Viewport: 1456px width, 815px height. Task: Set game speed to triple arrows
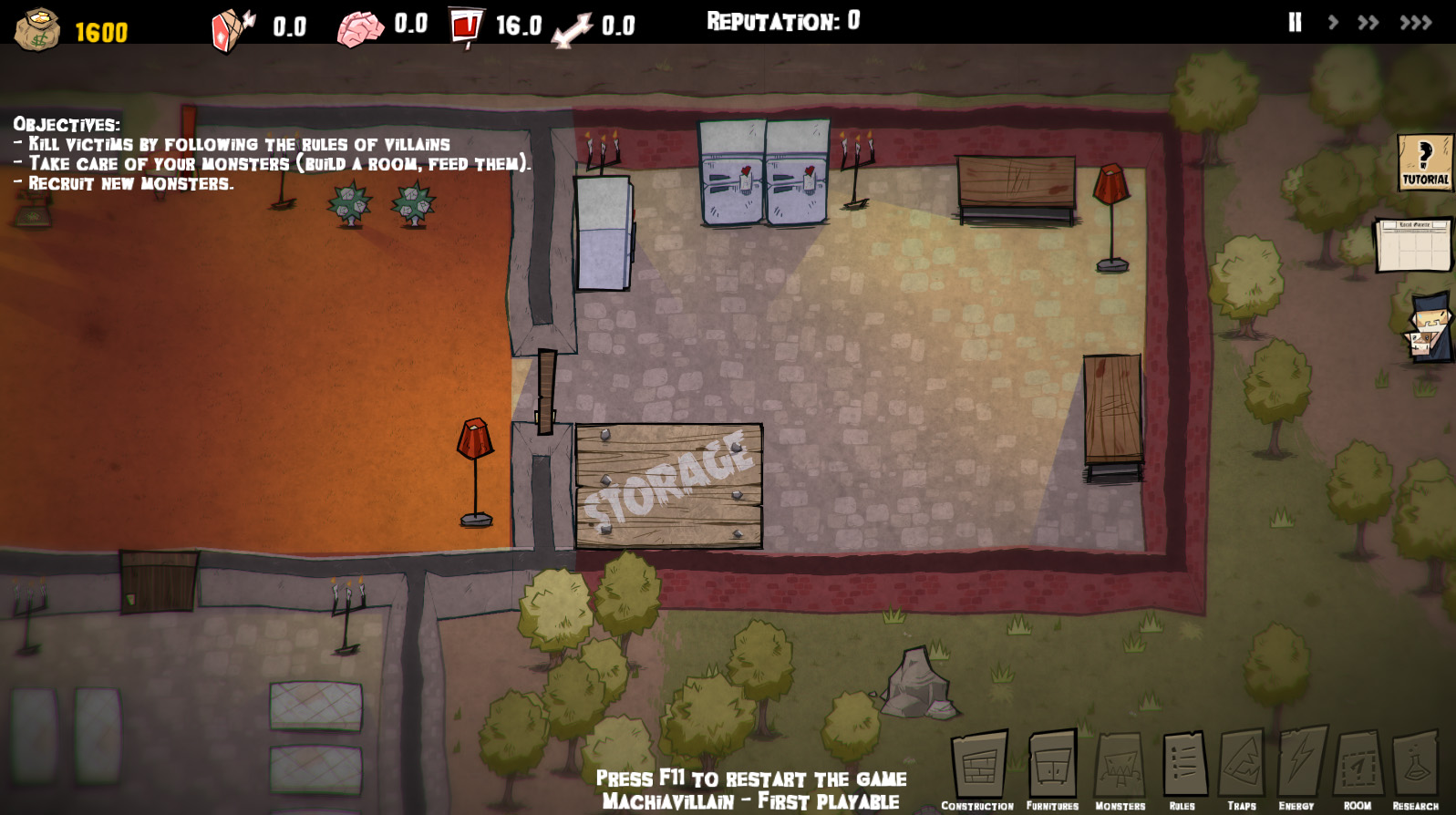click(x=1416, y=23)
